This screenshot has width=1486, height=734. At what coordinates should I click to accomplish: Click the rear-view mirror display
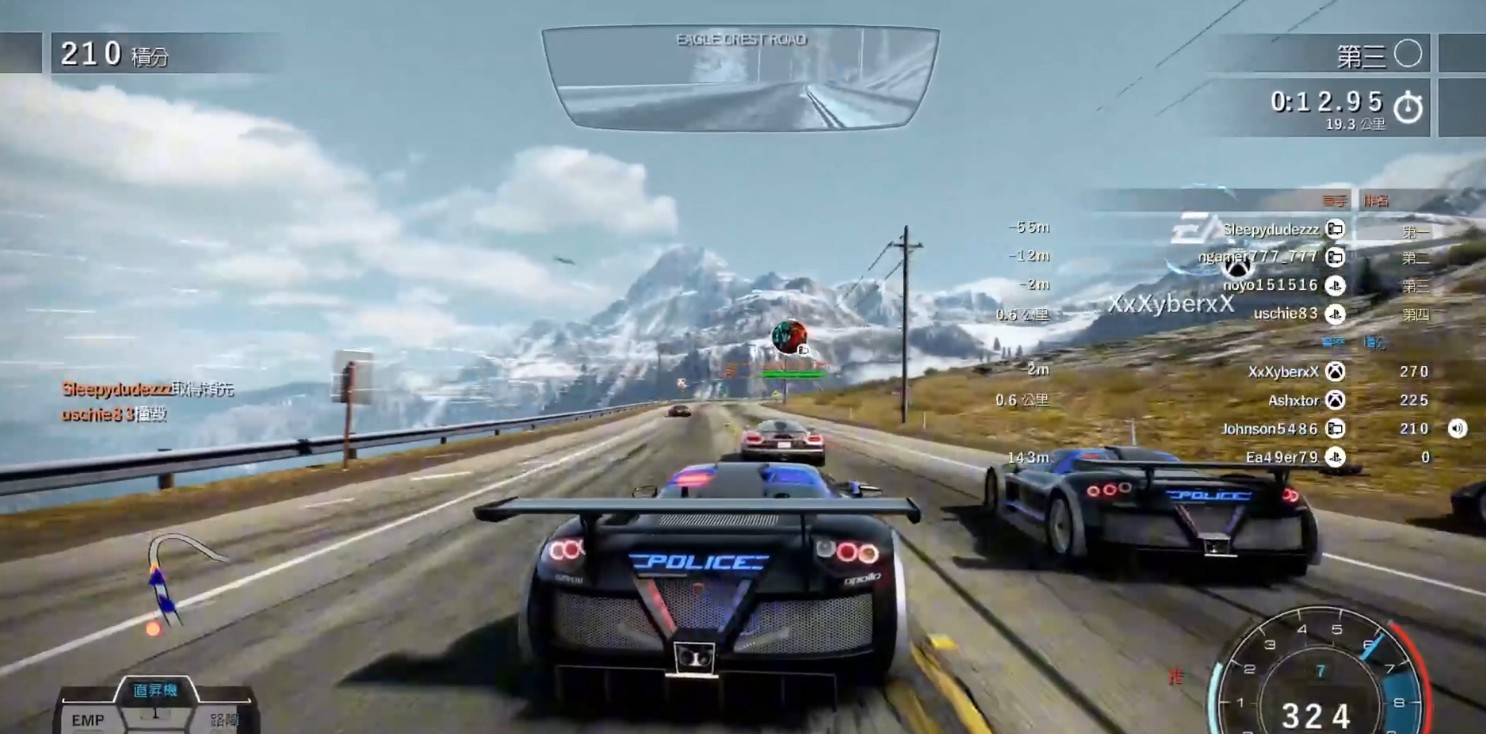(740, 79)
